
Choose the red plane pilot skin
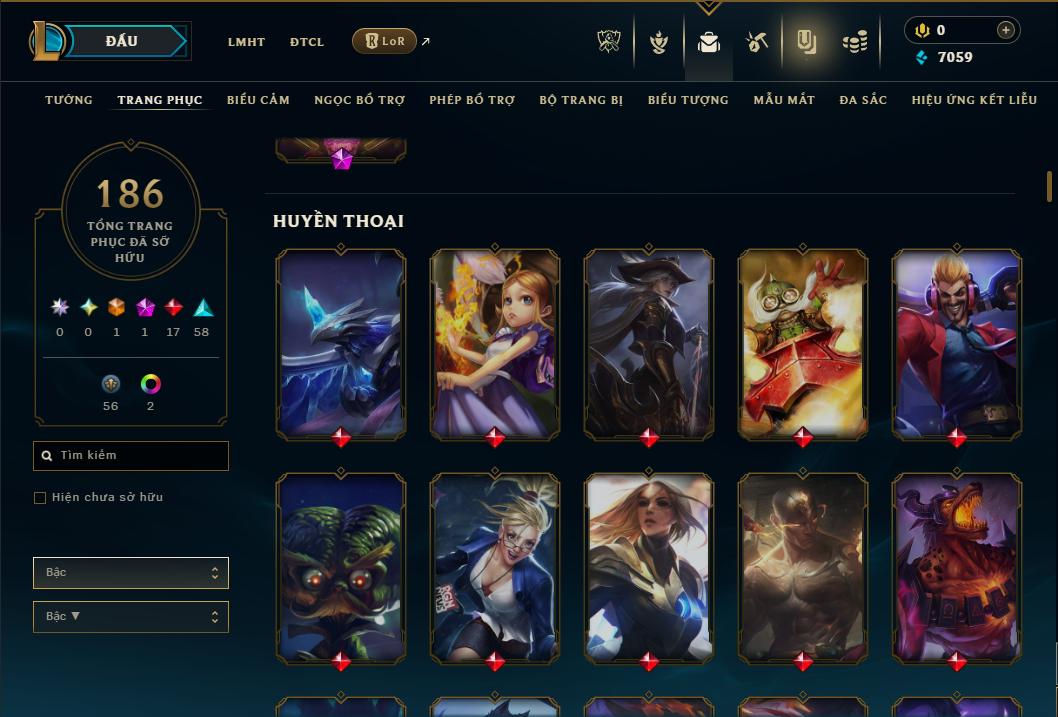click(x=803, y=342)
